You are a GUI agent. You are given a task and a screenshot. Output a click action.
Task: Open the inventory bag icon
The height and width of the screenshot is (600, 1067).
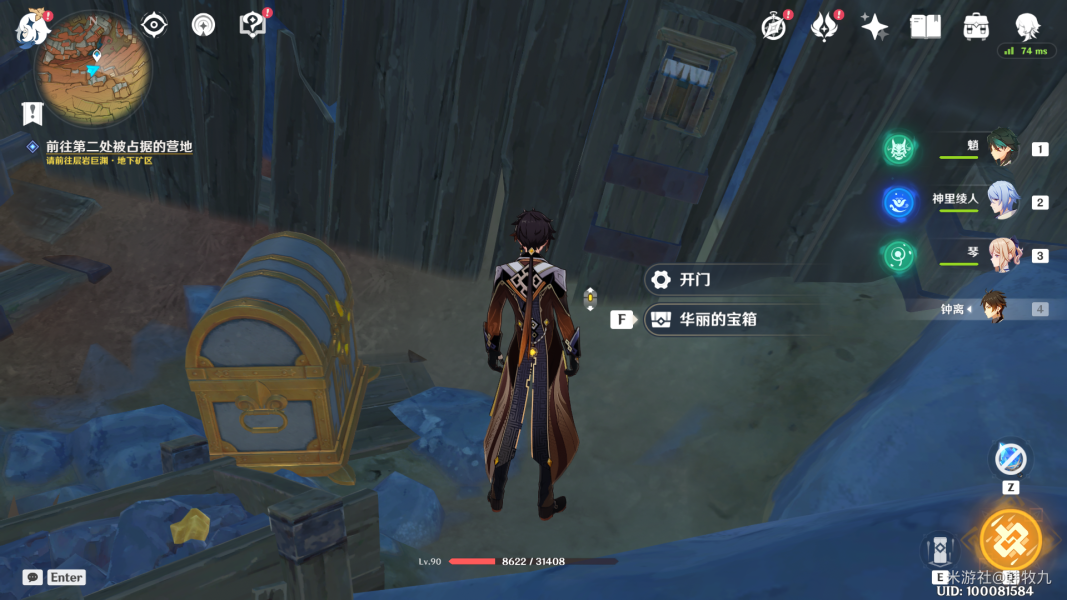pos(976,27)
